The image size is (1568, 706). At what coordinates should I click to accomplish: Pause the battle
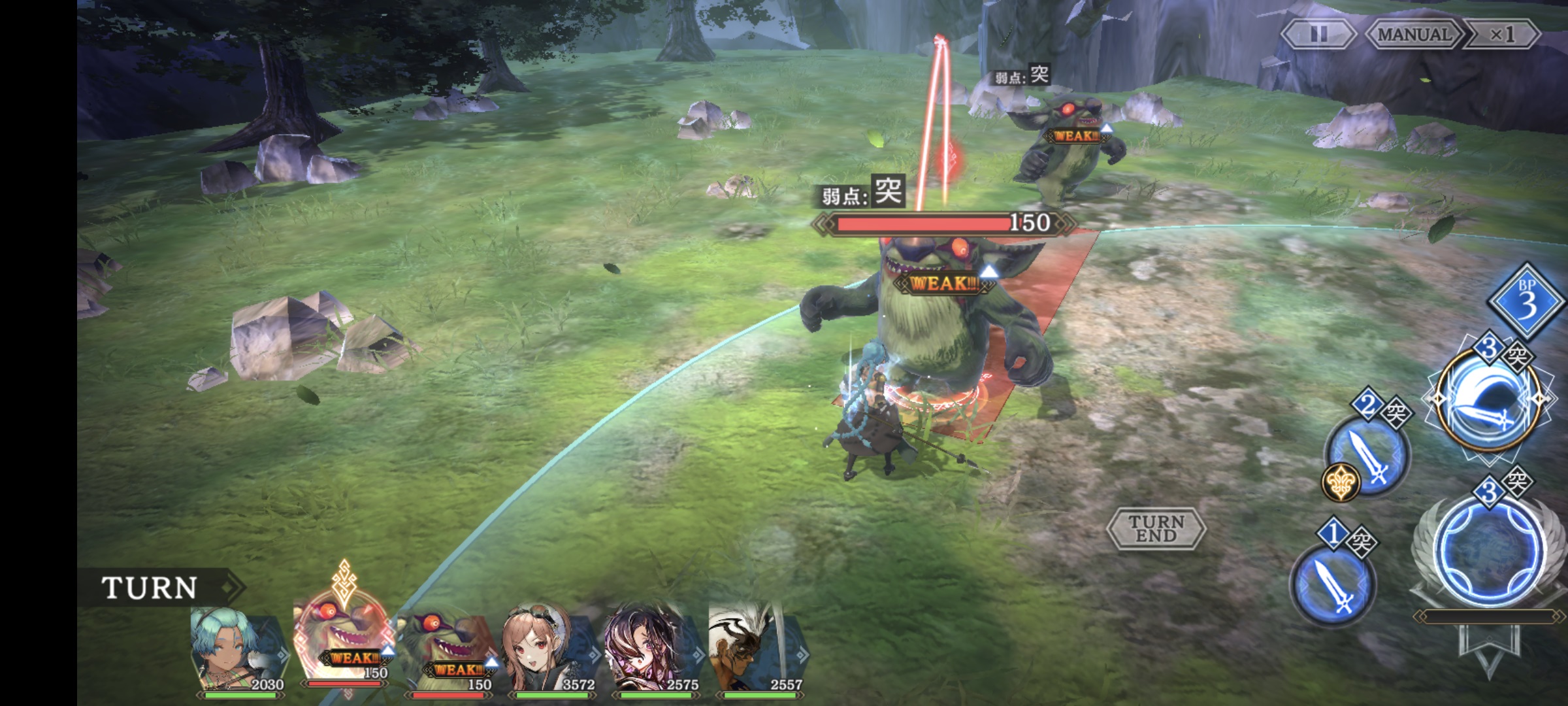pyautogui.click(x=1318, y=35)
